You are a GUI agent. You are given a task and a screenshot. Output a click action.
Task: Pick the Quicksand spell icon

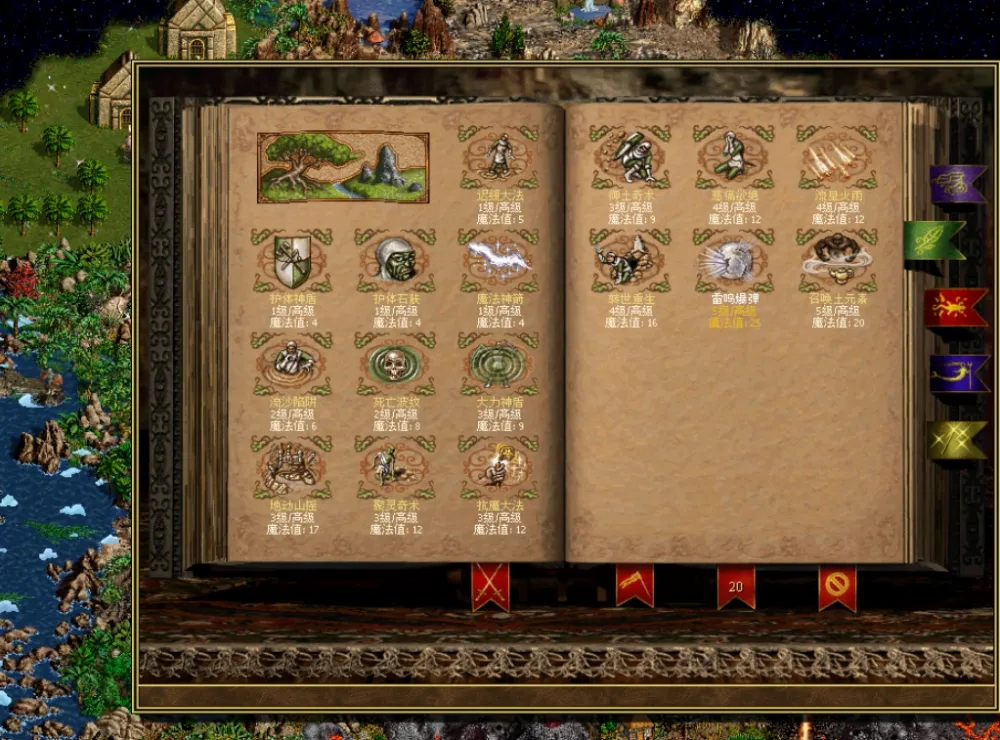[292, 366]
